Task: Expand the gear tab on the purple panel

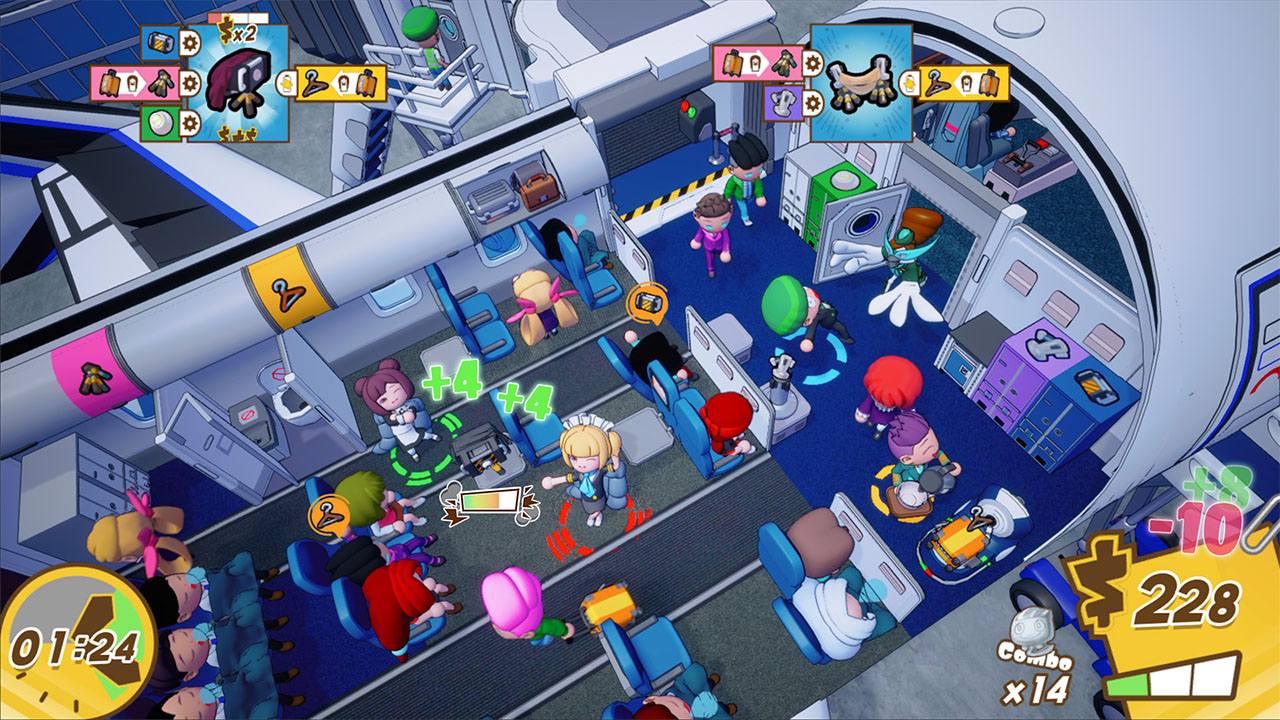Action: pyautogui.click(x=811, y=103)
